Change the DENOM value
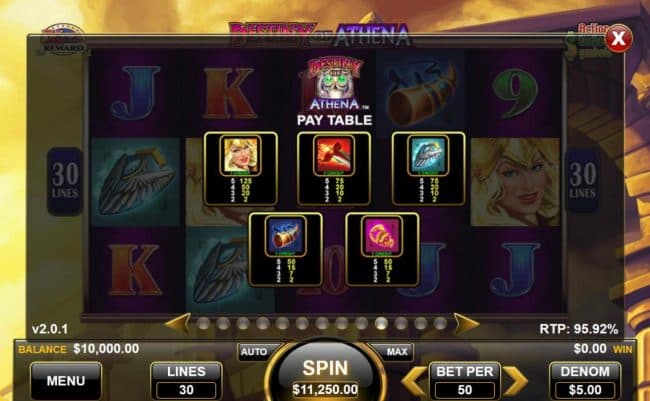 tap(585, 379)
